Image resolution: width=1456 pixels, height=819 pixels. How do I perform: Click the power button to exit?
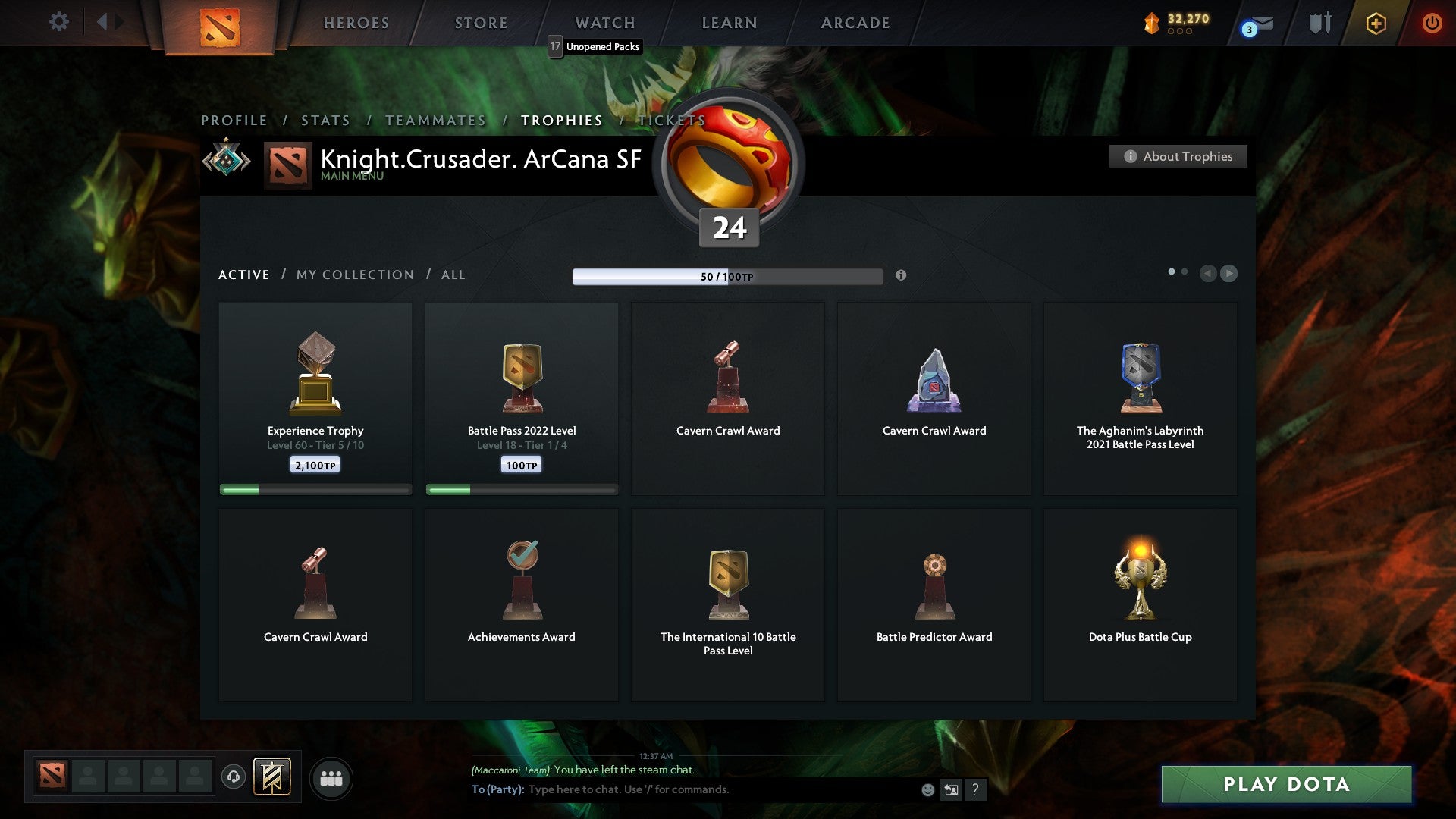click(1432, 23)
